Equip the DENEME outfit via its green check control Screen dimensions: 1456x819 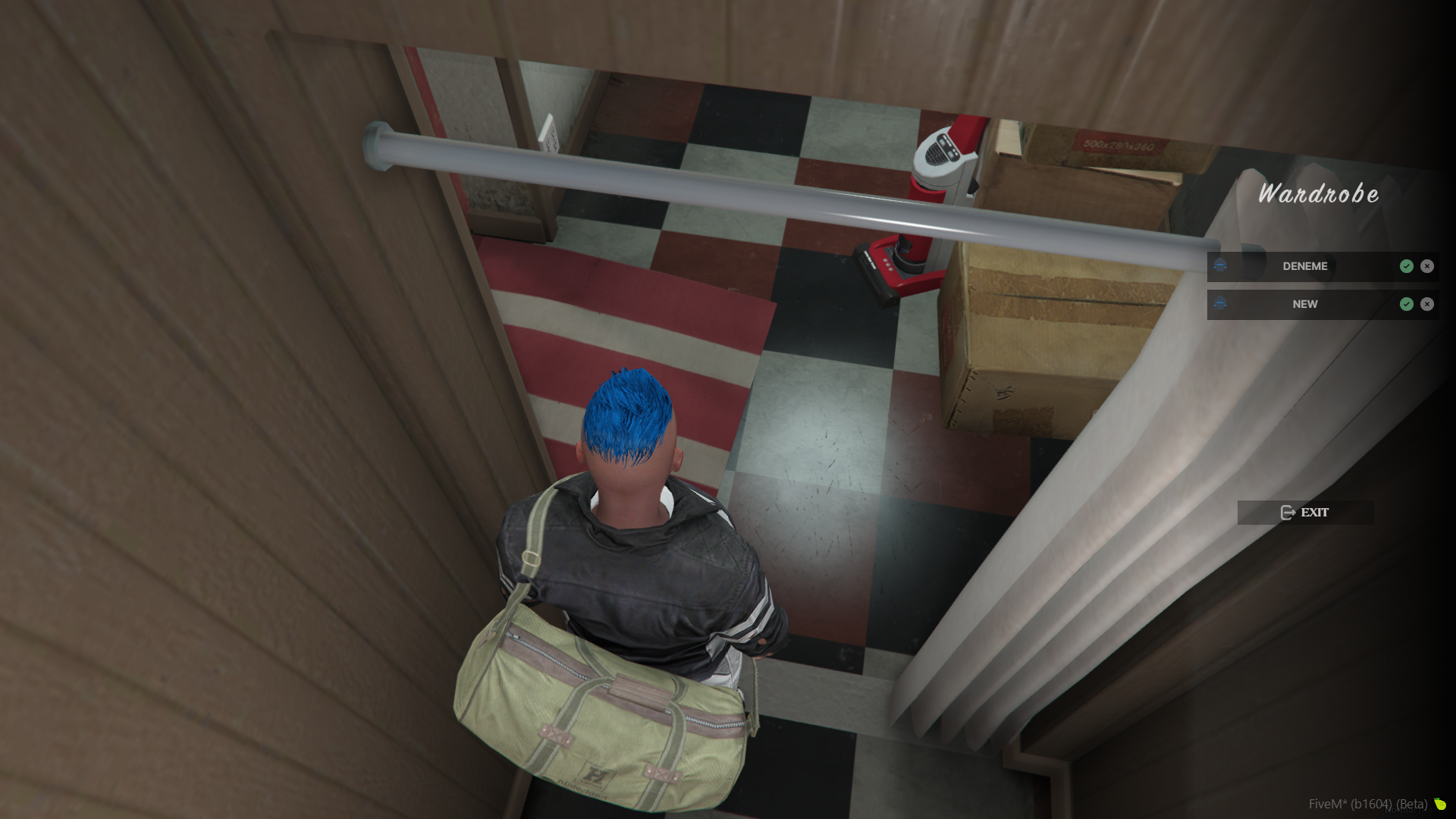[1406, 266]
